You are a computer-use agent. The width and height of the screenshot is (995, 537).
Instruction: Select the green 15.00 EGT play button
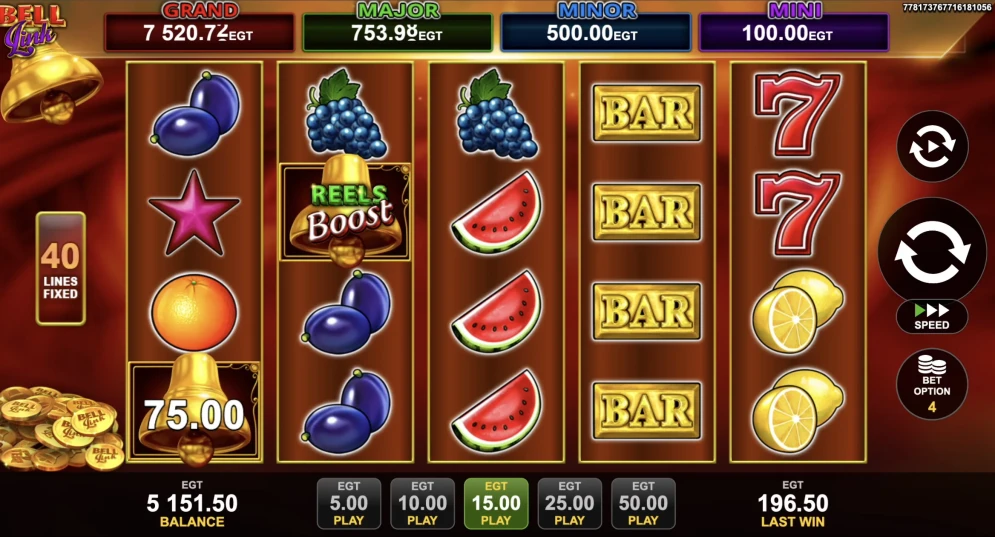pyautogui.click(x=496, y=503)
